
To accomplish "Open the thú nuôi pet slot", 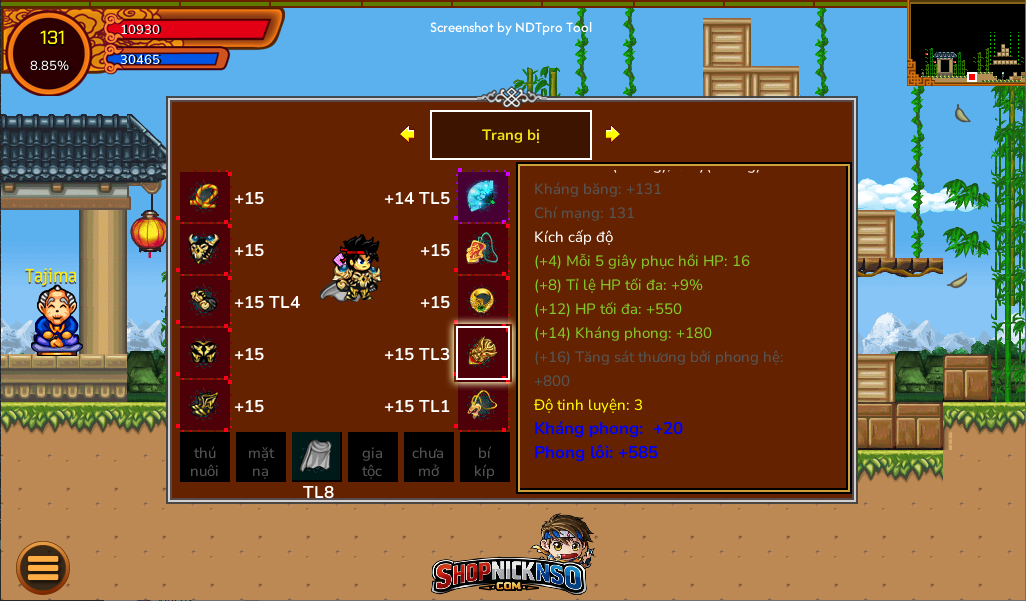I will pyautogui.click(x=205, y=457).
